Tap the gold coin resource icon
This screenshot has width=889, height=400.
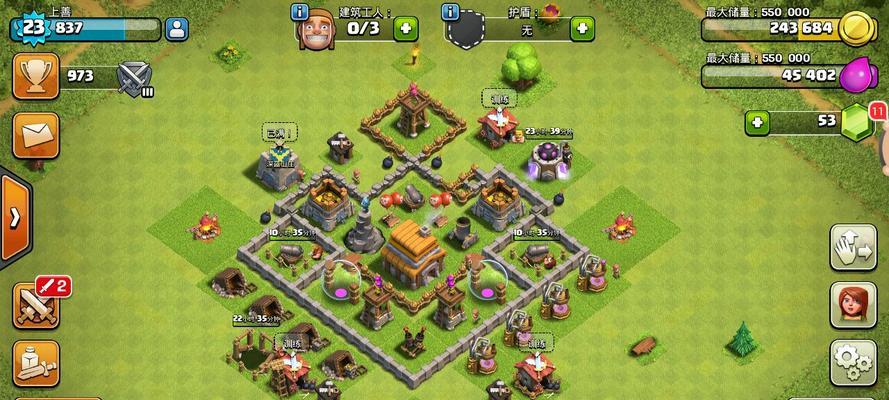coord(857,27)
